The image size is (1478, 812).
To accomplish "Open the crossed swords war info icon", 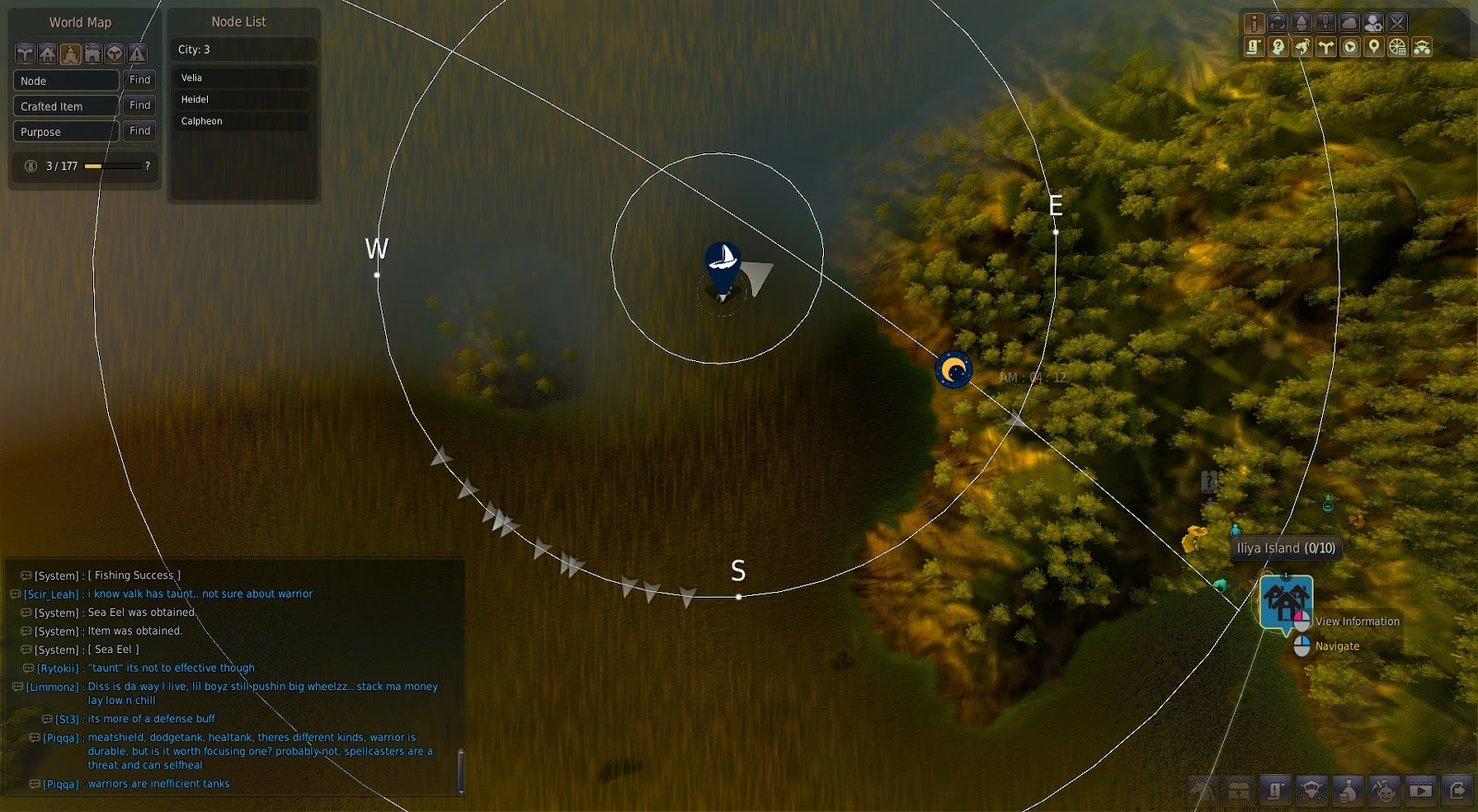I will tap(1398, 22).
